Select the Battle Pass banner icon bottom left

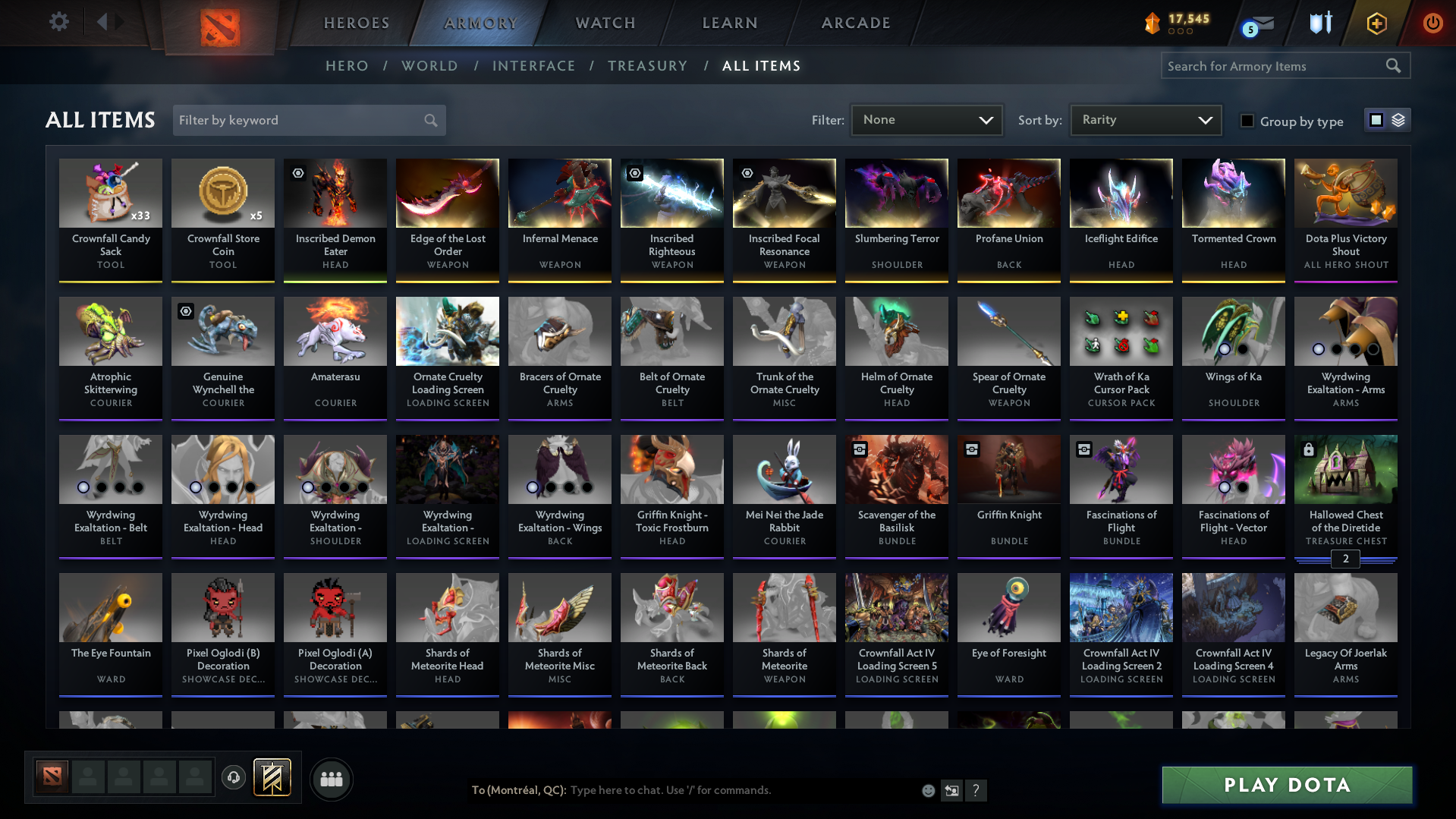273,779
